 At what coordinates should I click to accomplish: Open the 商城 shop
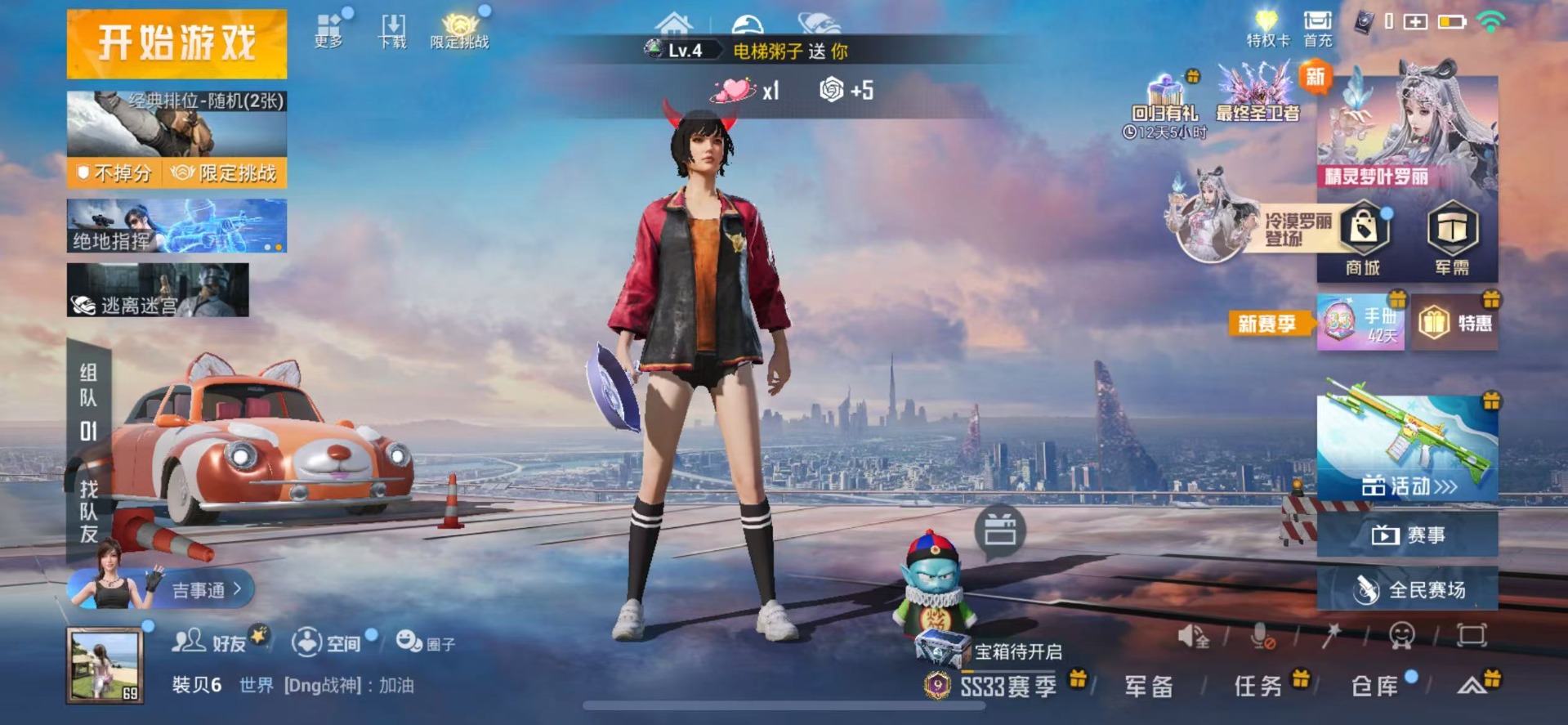pos(1363,239)
